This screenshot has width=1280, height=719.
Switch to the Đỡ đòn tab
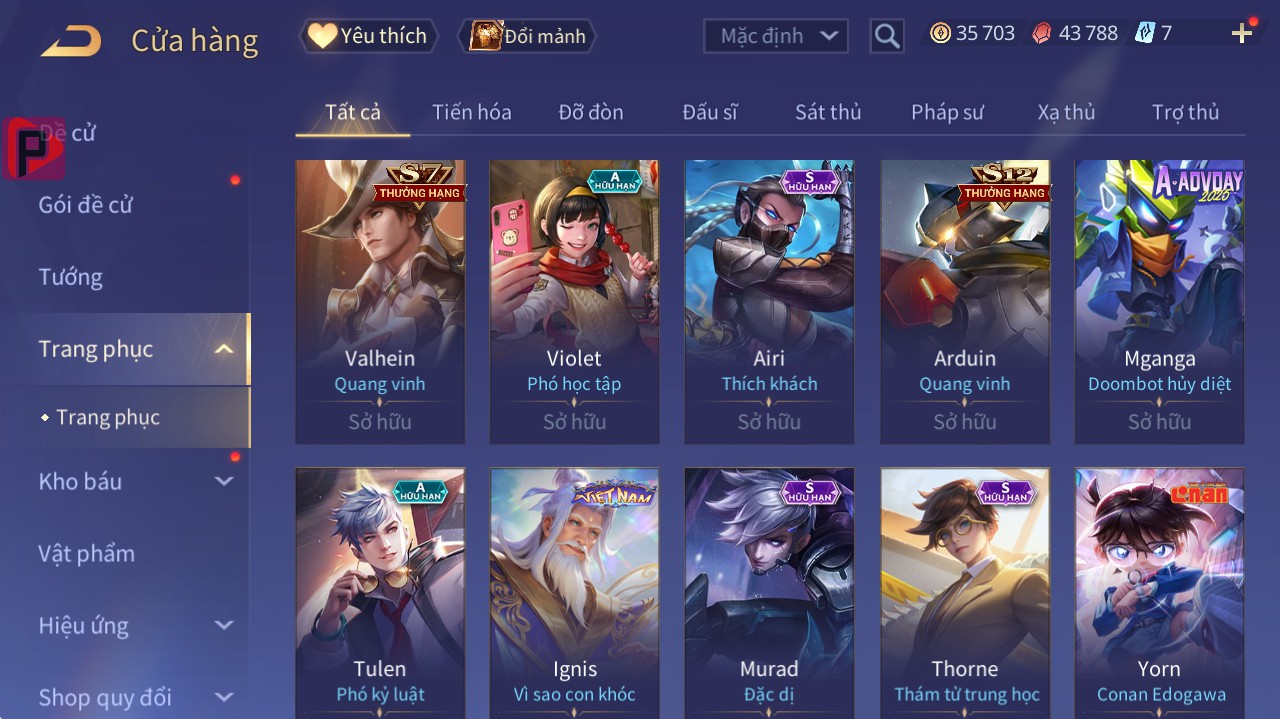590,112
